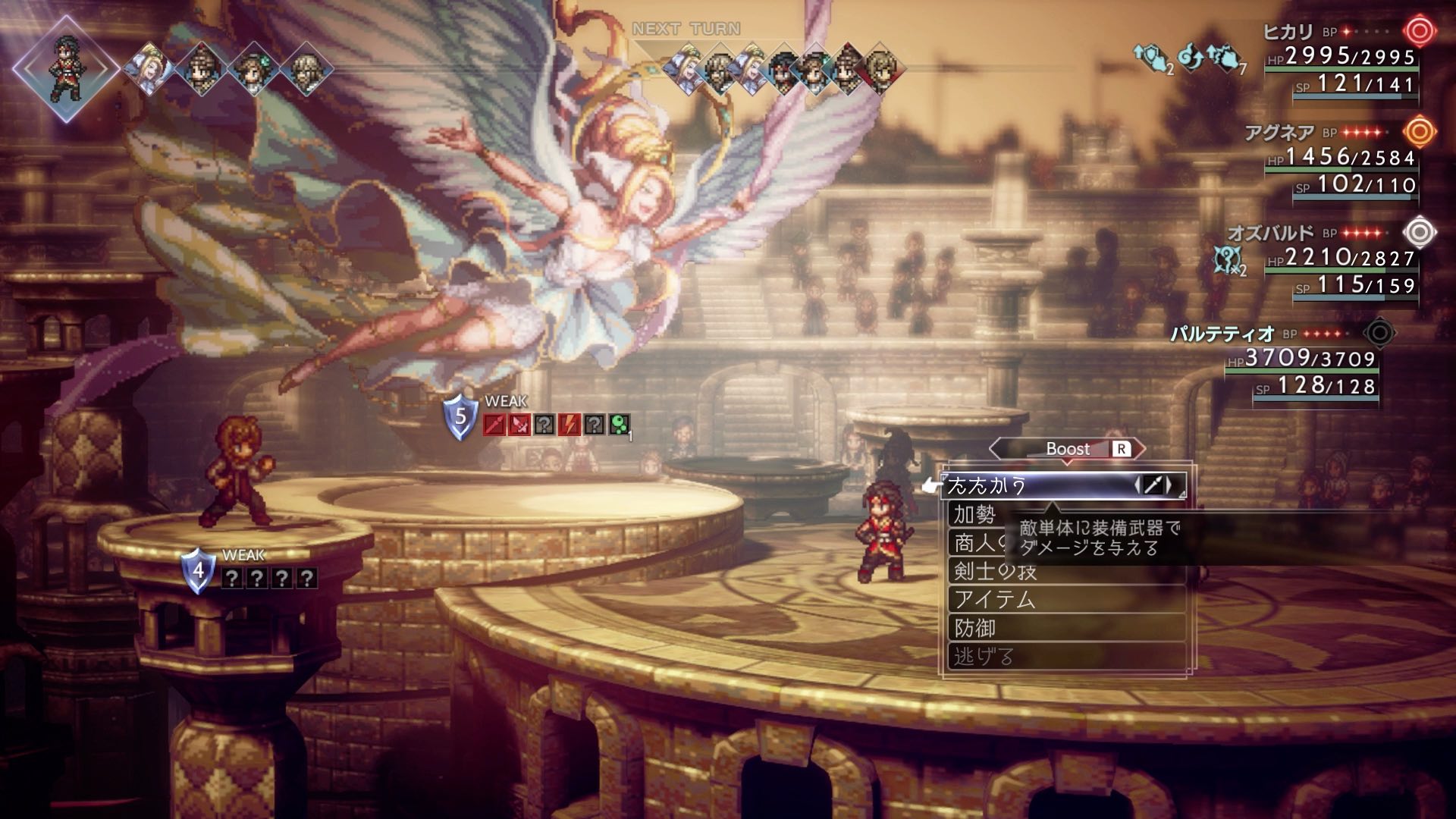Select the spear weakness icon on the boss
Screen dimensions: 1456x819
point(494,425)
